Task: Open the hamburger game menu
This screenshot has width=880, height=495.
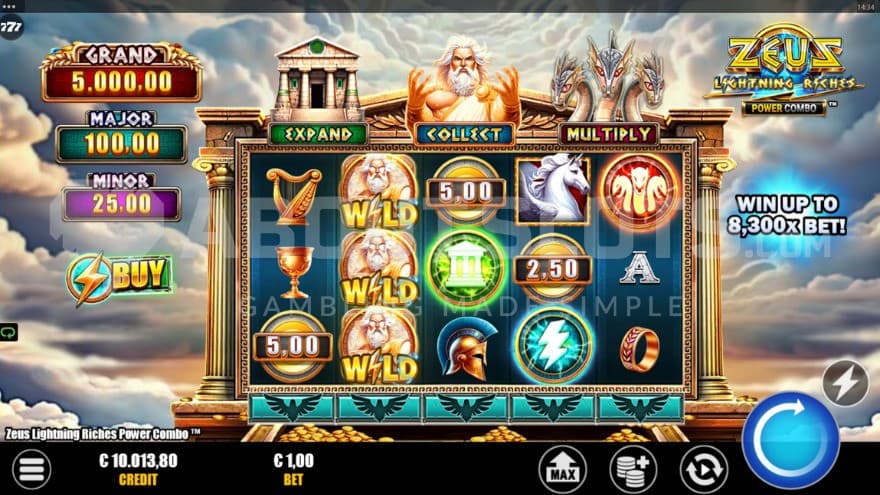Action: click(x=32, y=468)
